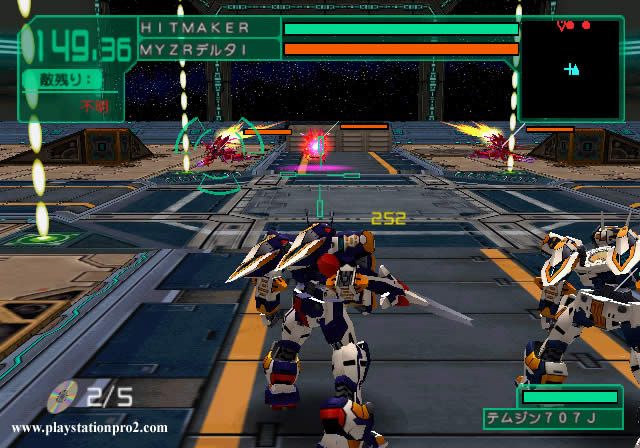
Task: Click the HITMAKER name label
Action: click(196, 28)
